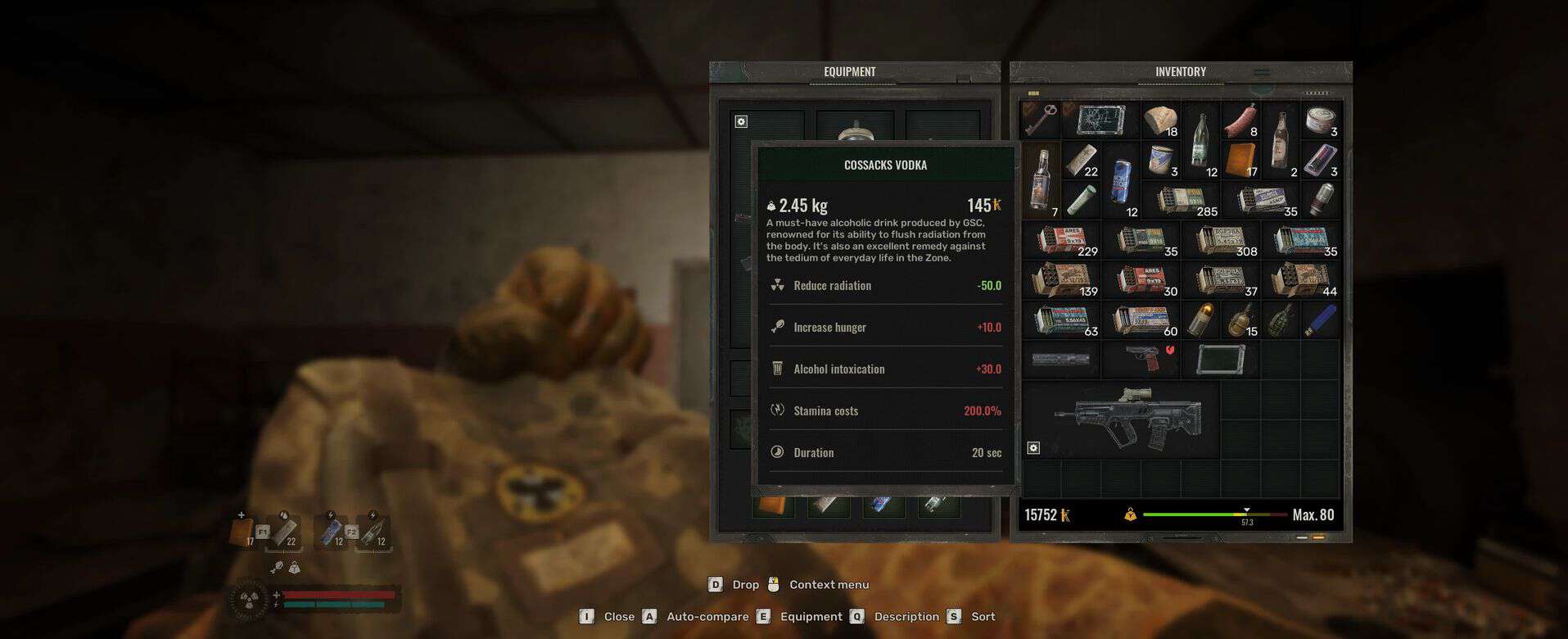This screenshot has width=1568, height=639.
Task: Select the sausage stack of 8
Action: click(x=1240, y=120)
